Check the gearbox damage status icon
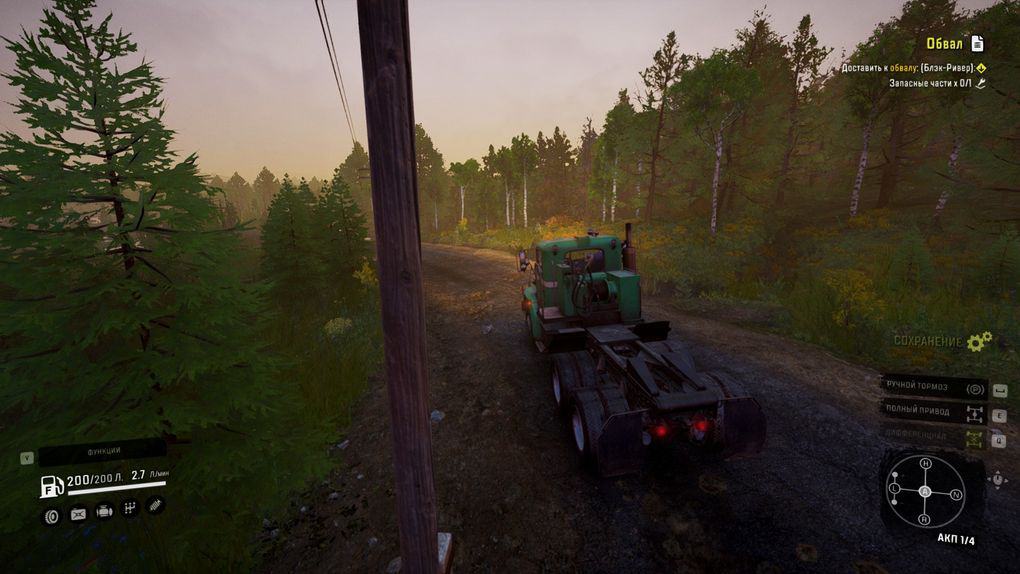The height and width of the screenshot is (574, 1020). [130, 510]
